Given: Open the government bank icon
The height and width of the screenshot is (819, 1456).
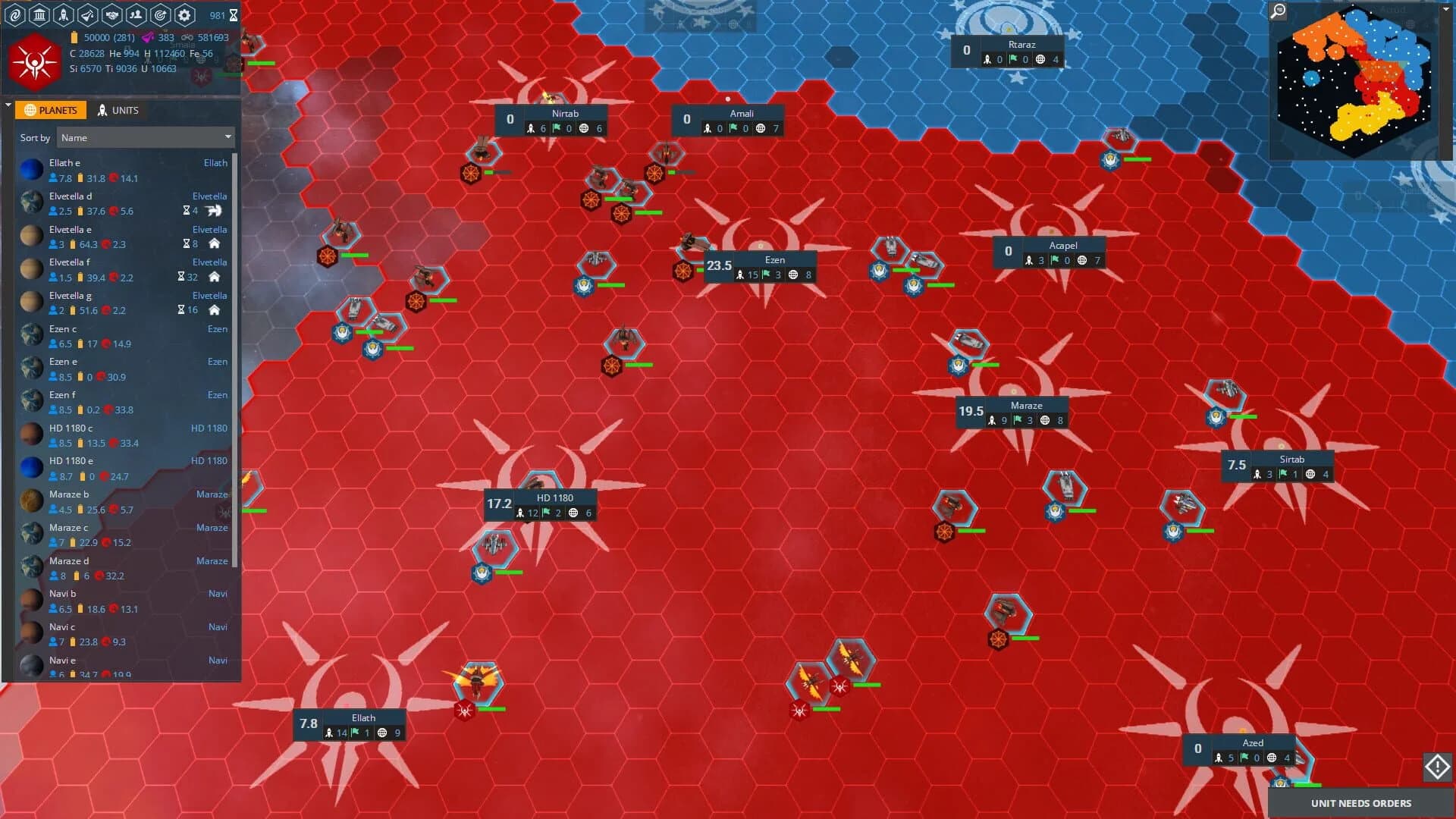Looking at the screenshot, I should click(x=40, y=14).
